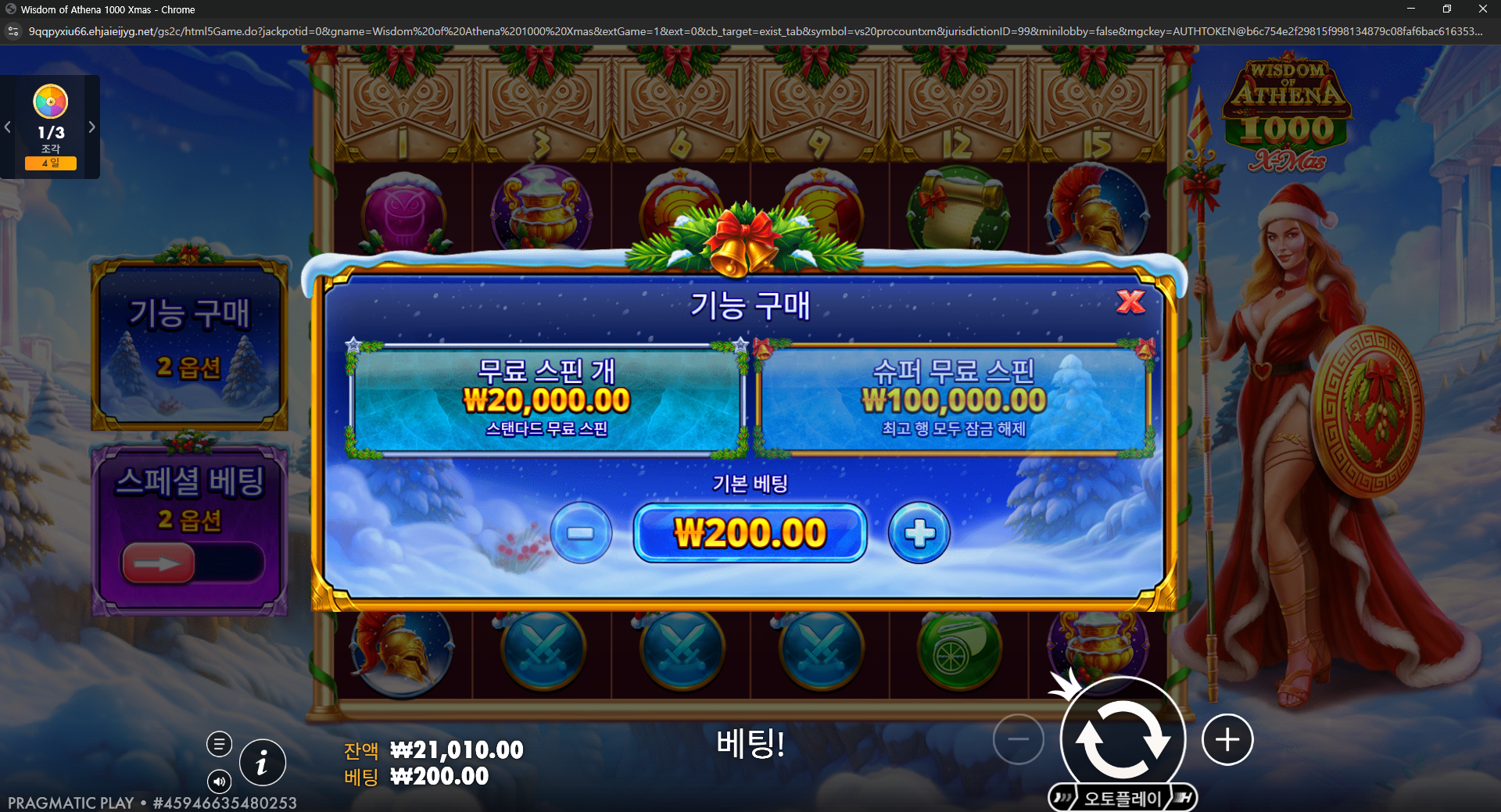
Task: Raise the bet using the bottom plus circle
Action: [x=1227, y=739]
